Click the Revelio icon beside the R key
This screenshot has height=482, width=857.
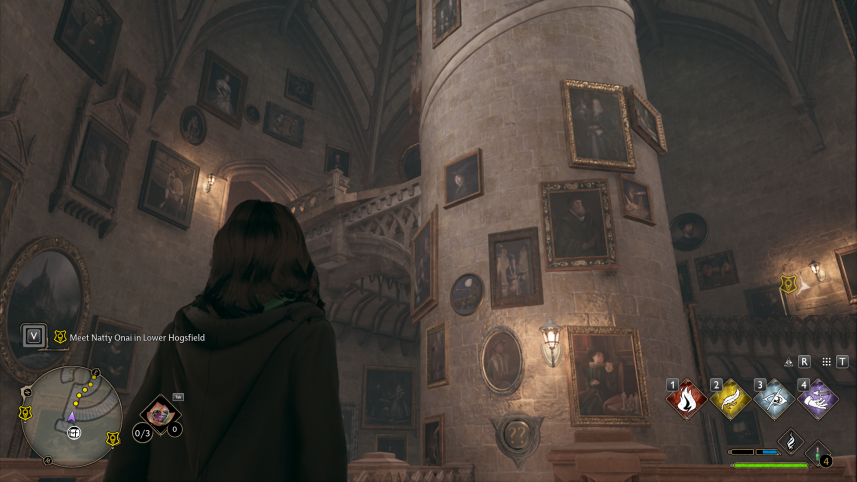coord(790,362)
